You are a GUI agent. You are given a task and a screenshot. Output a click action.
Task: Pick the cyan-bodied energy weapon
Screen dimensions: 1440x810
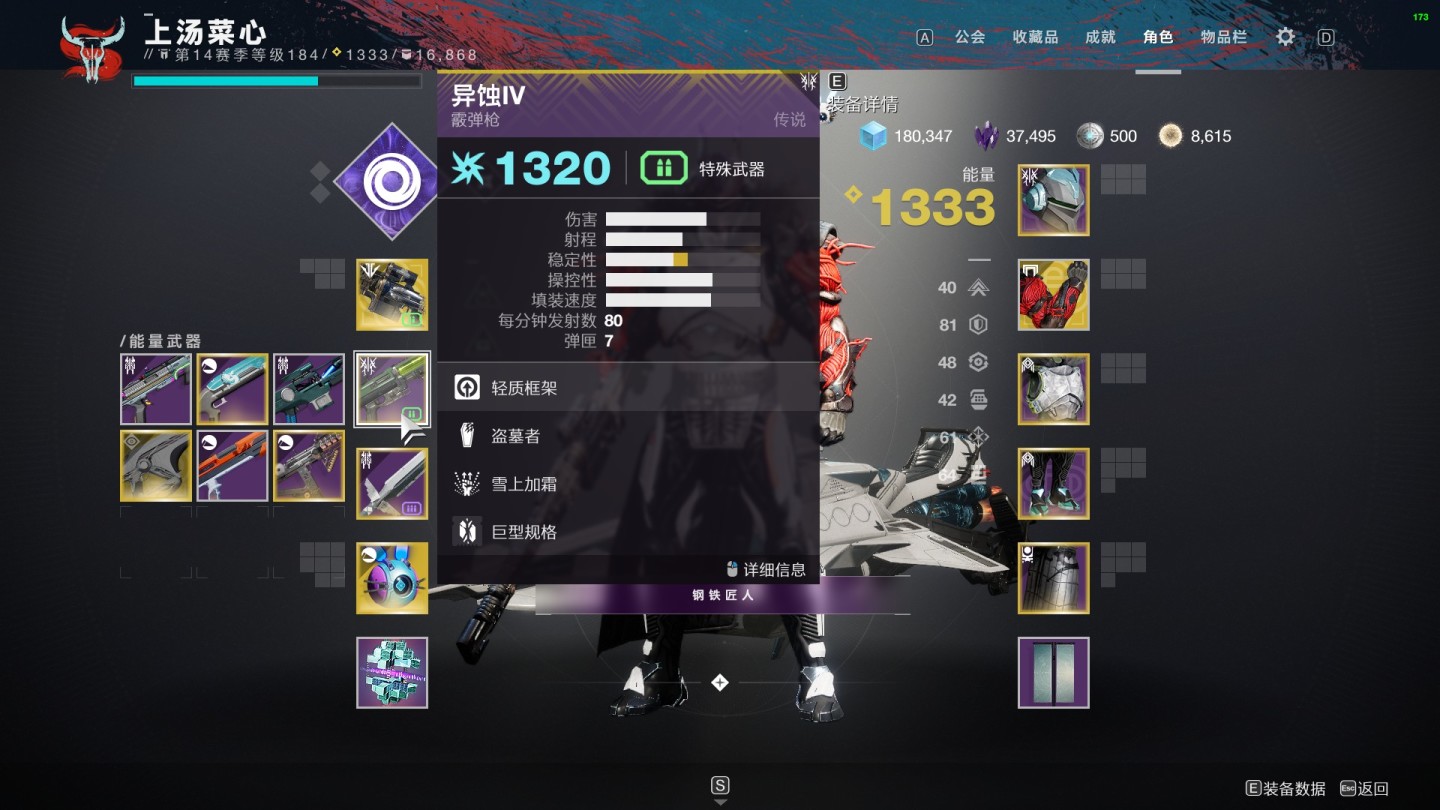click(232, 389)
